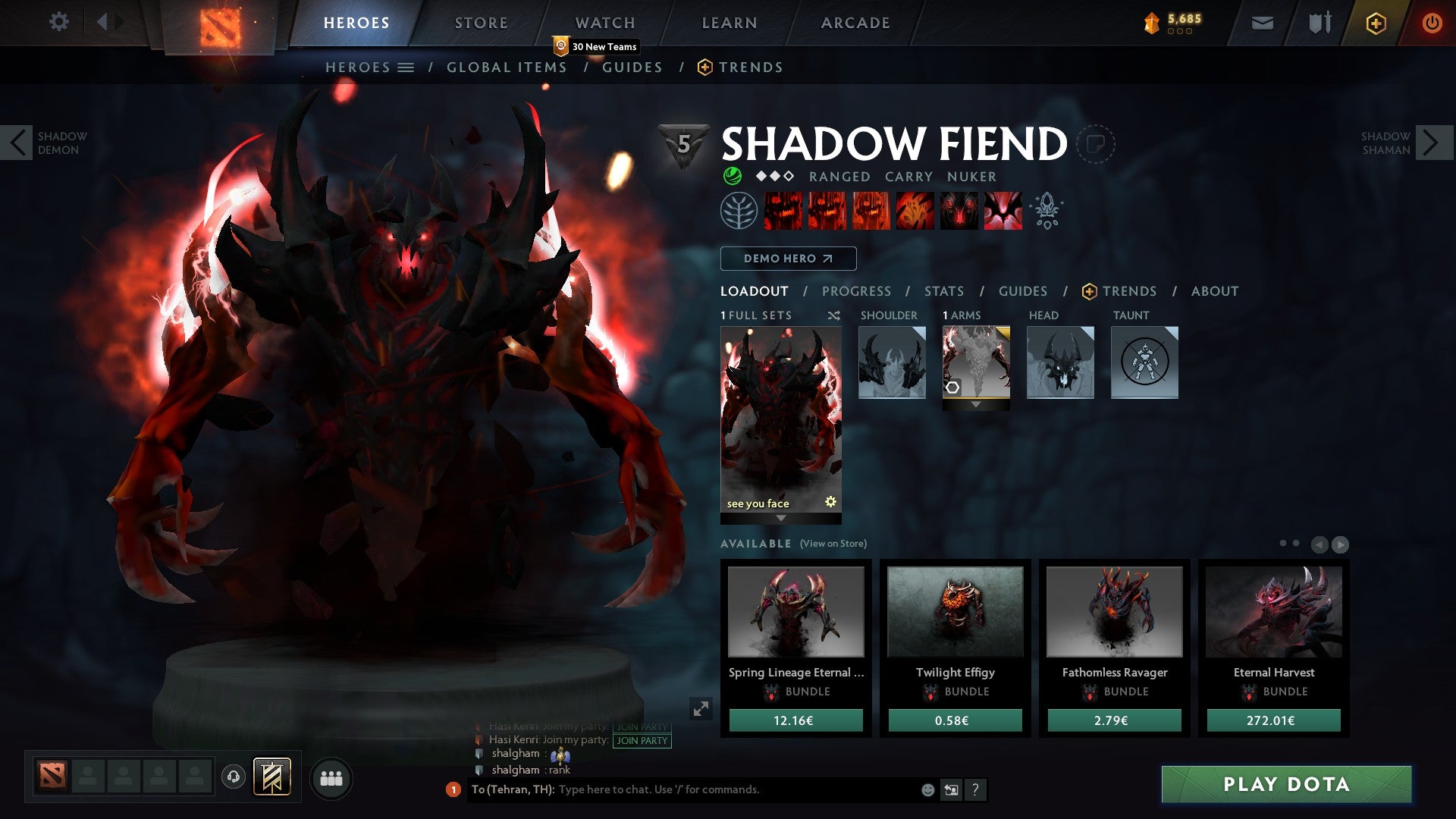Open Dota Plus via the gold hexagon icon
Screen dimensions: 1456x819
(x=1376, y=24)
